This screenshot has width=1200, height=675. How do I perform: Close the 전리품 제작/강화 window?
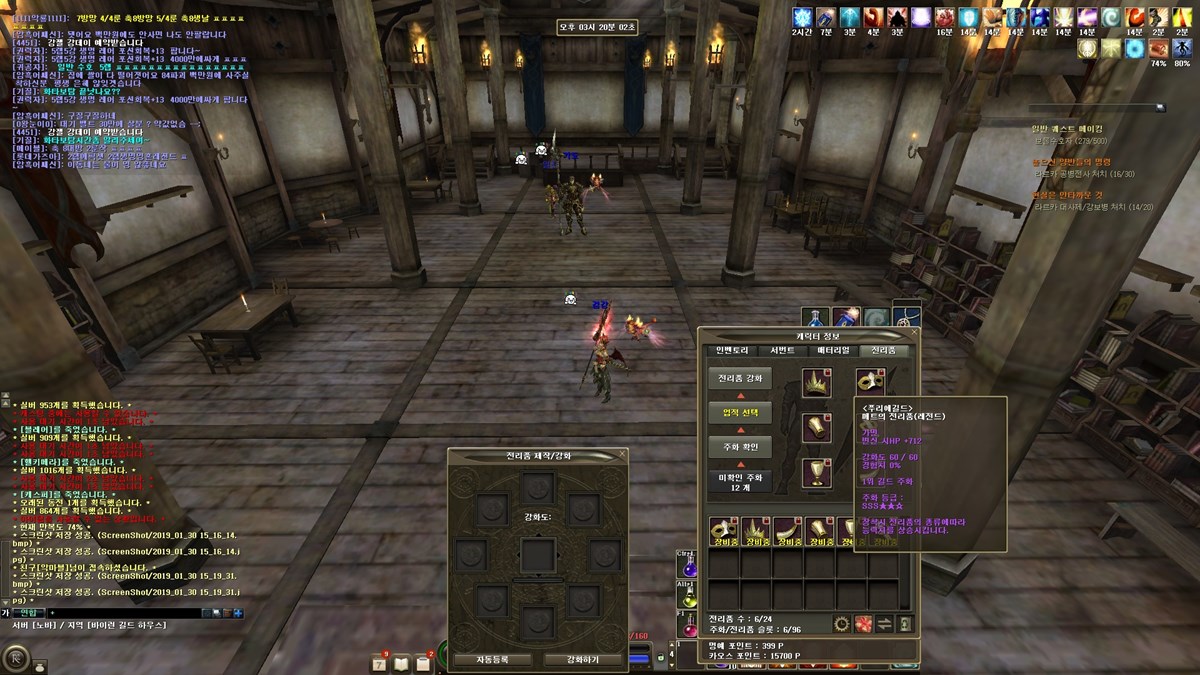[622, 455]
